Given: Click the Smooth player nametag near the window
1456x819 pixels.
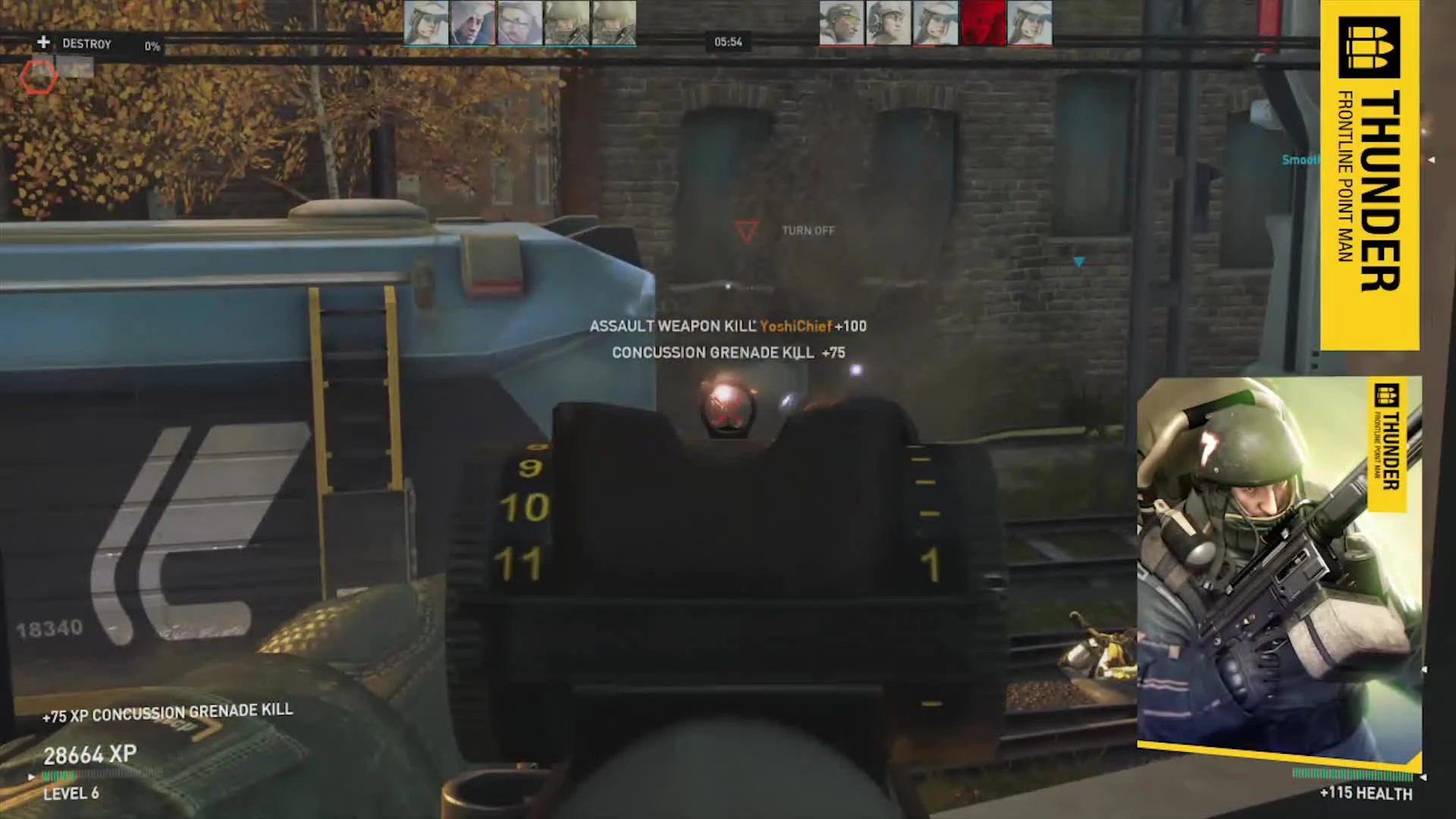Looking at the screenshot, I should click(x=1300, y=160).
